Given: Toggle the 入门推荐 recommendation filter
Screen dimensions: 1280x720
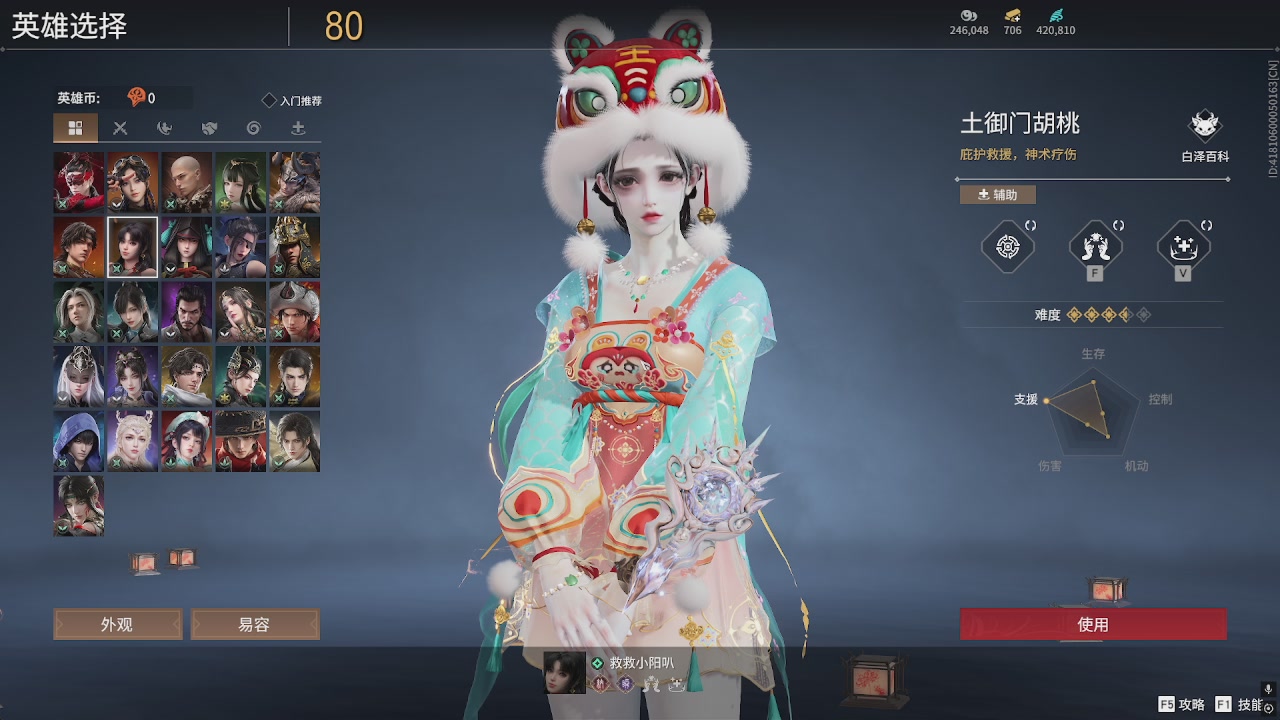Looking at the screenshot, I should (290, 100).
